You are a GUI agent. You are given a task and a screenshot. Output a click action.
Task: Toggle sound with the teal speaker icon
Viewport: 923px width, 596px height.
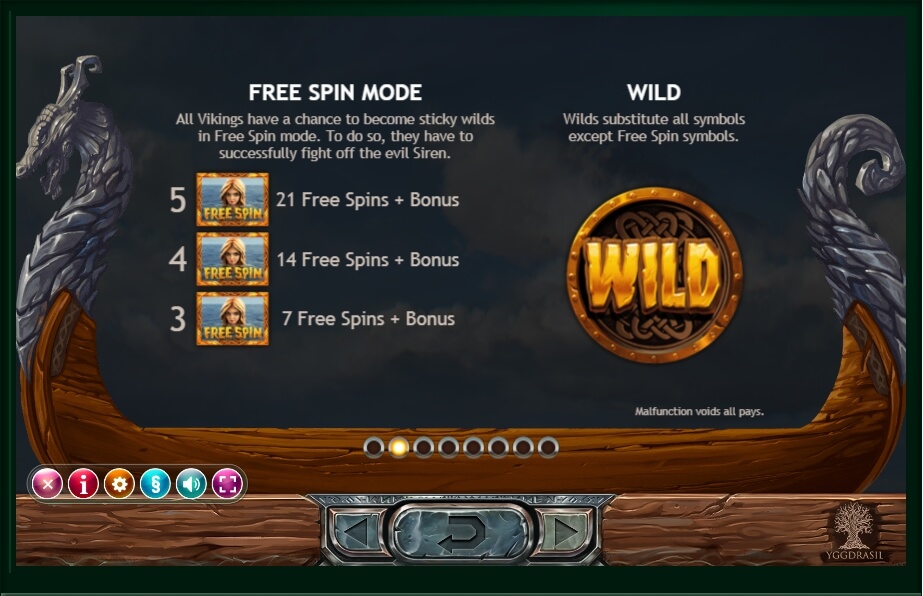pos(191,485)
